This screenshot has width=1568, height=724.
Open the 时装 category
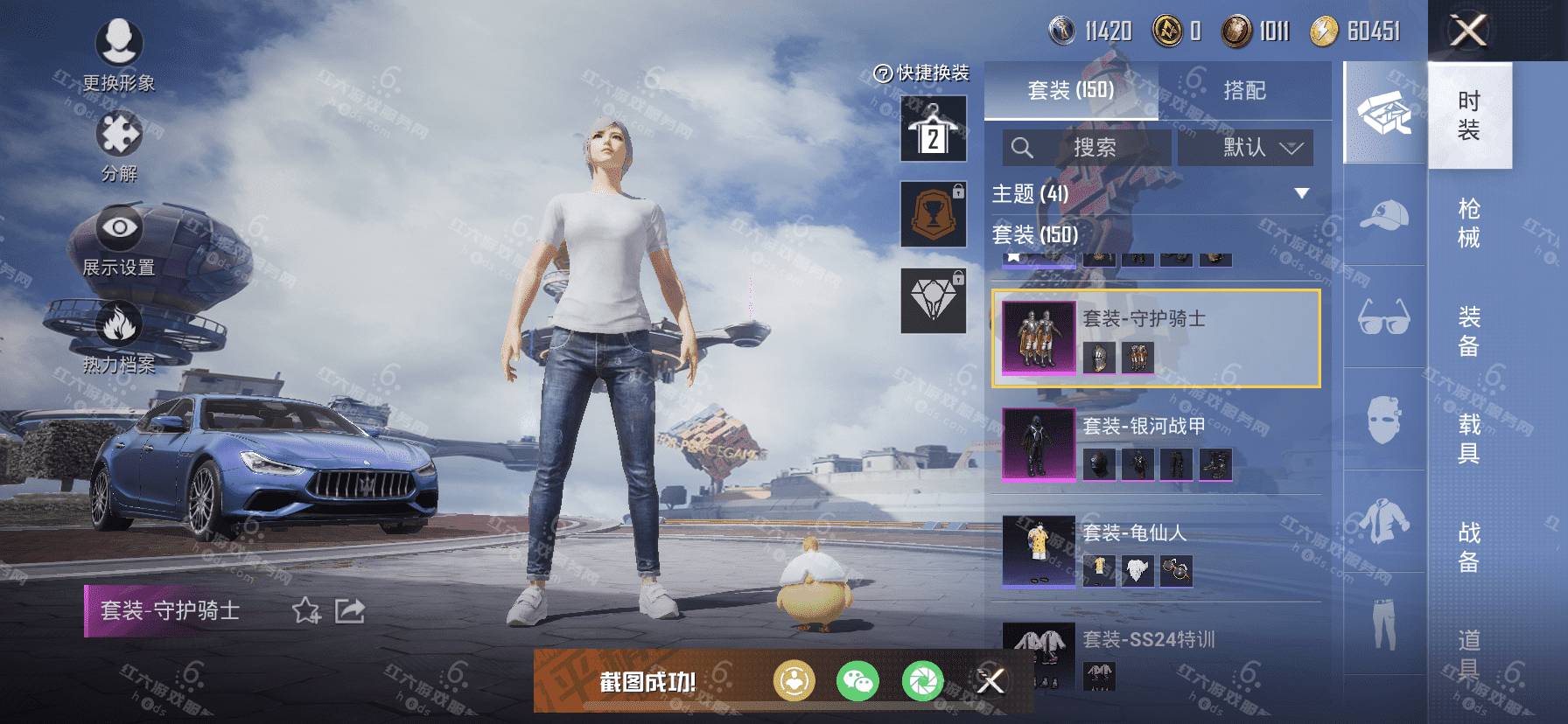(x=1469, y=115)
